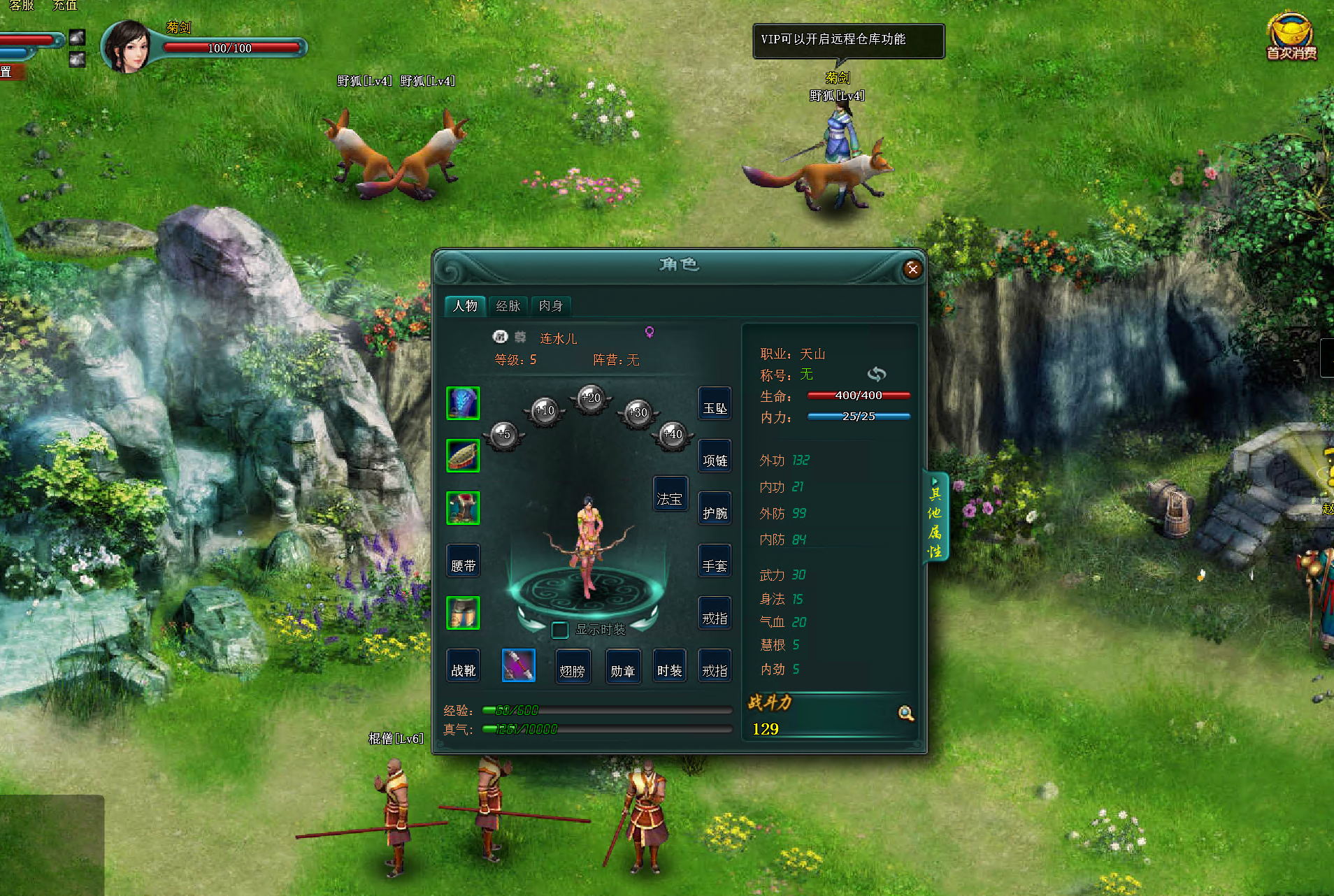Select the 人物 tab

coord(465,306)
